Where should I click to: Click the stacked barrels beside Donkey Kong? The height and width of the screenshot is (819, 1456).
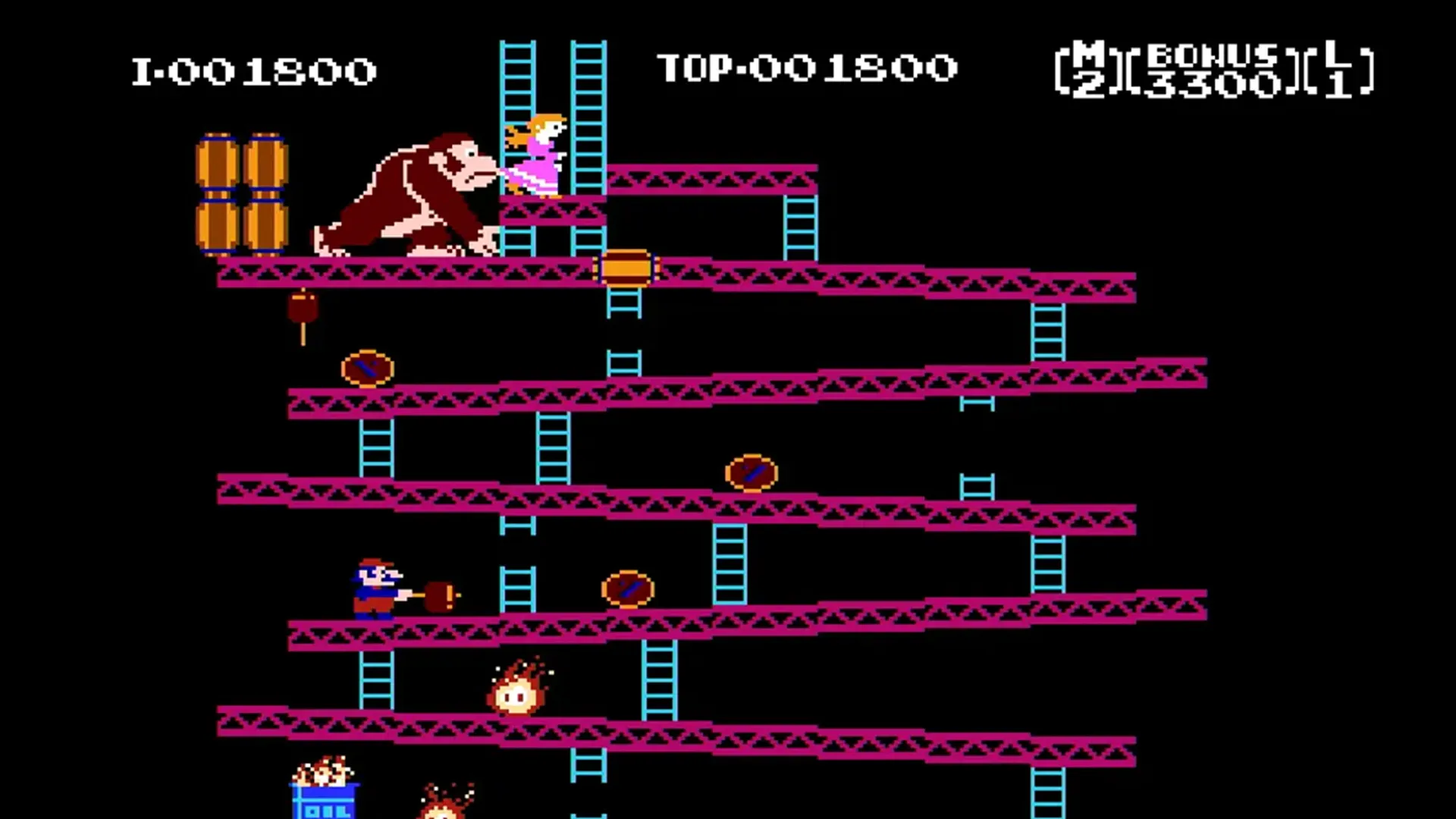pos(243,190)
